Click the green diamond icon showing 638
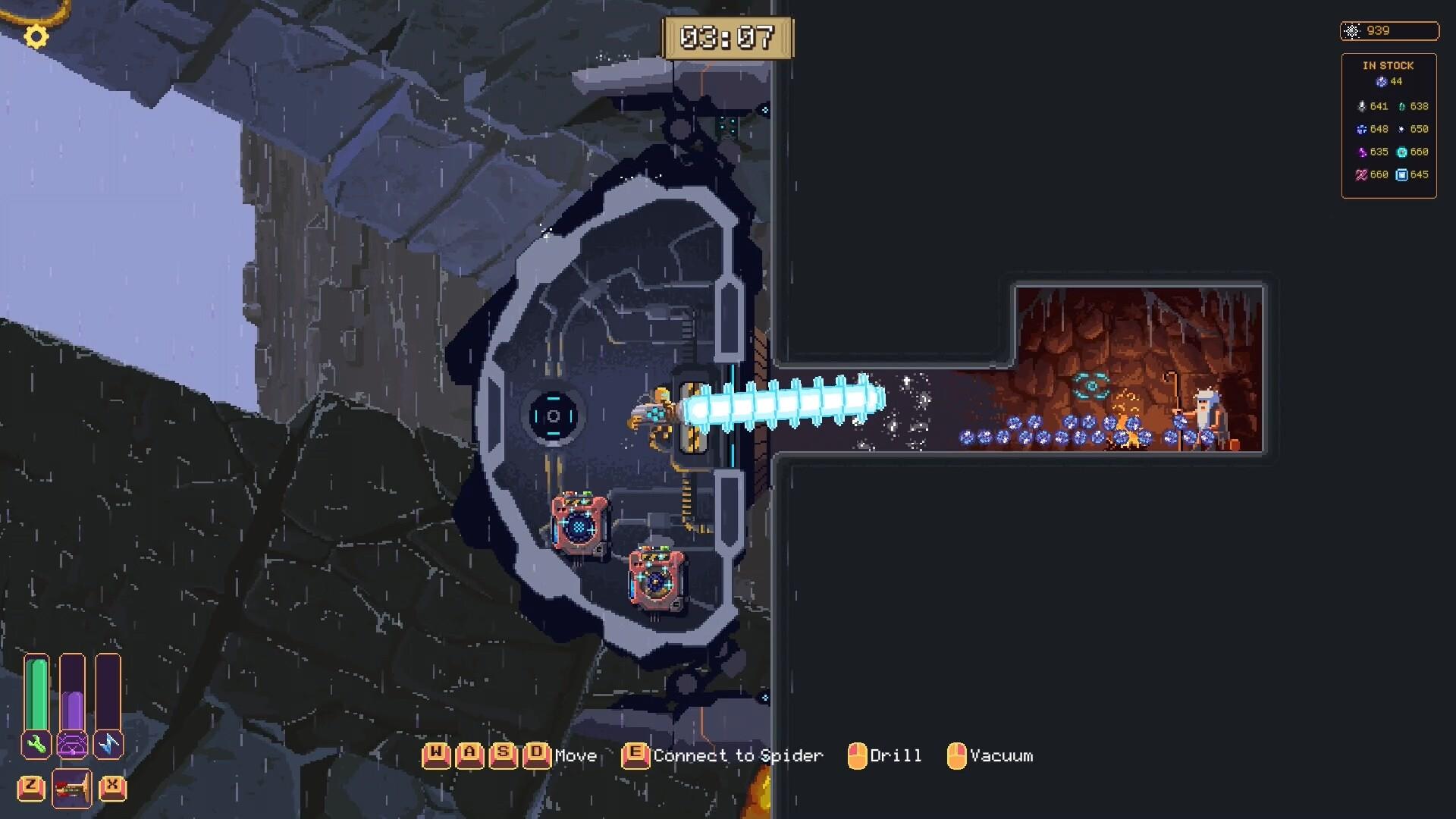This screenshot has height=819, width=1456. click(x=1401, y=107)
